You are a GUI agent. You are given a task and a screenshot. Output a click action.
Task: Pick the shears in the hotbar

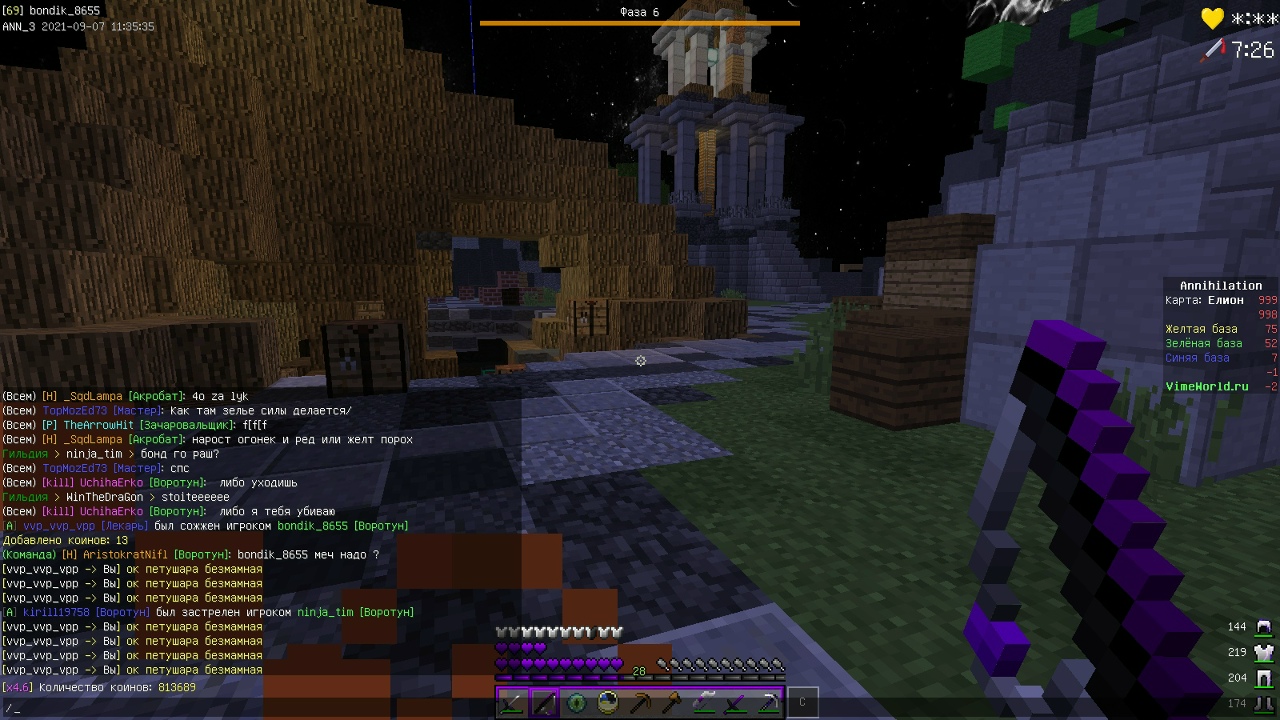tap(704, 703)
